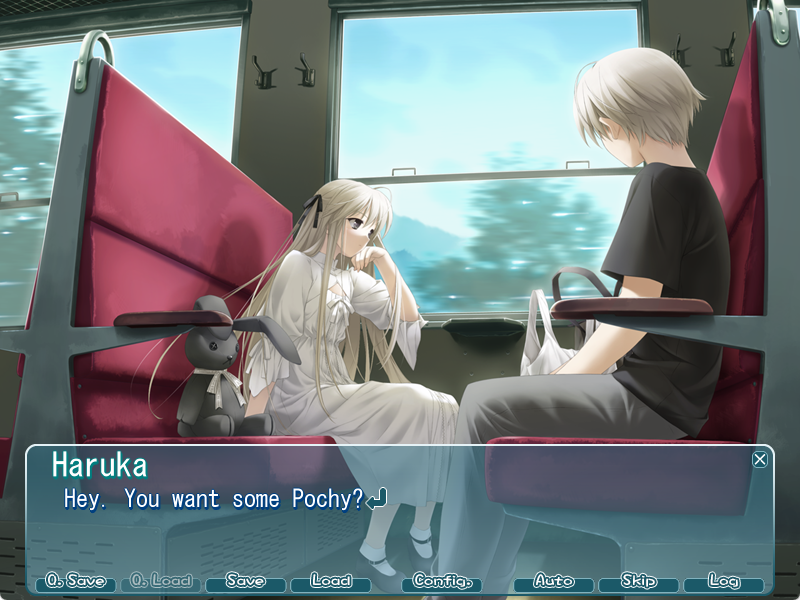Show the dialogue Log
The height and width of the screenshot is (600, 800).
[723, 581]
